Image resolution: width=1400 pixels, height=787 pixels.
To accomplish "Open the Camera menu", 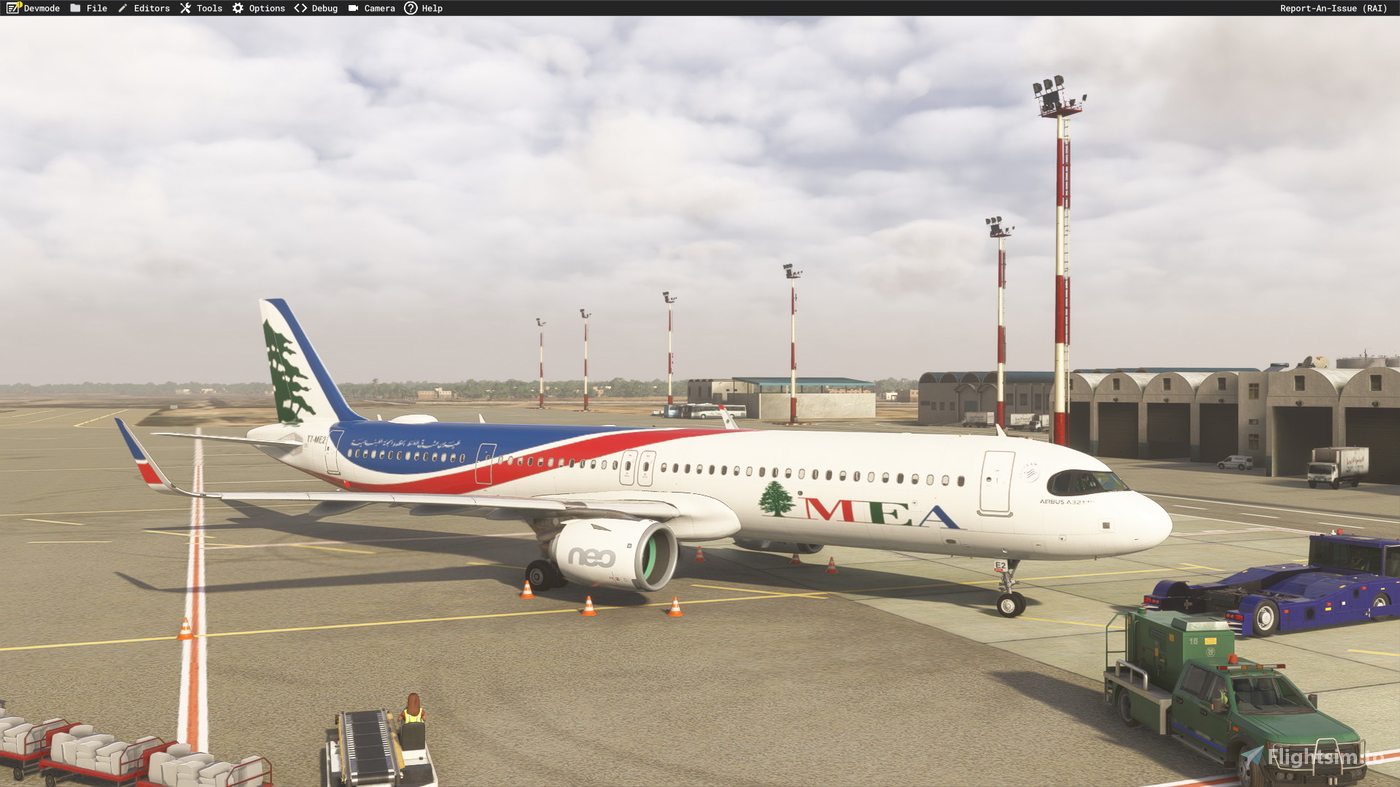I will (378, 7).
